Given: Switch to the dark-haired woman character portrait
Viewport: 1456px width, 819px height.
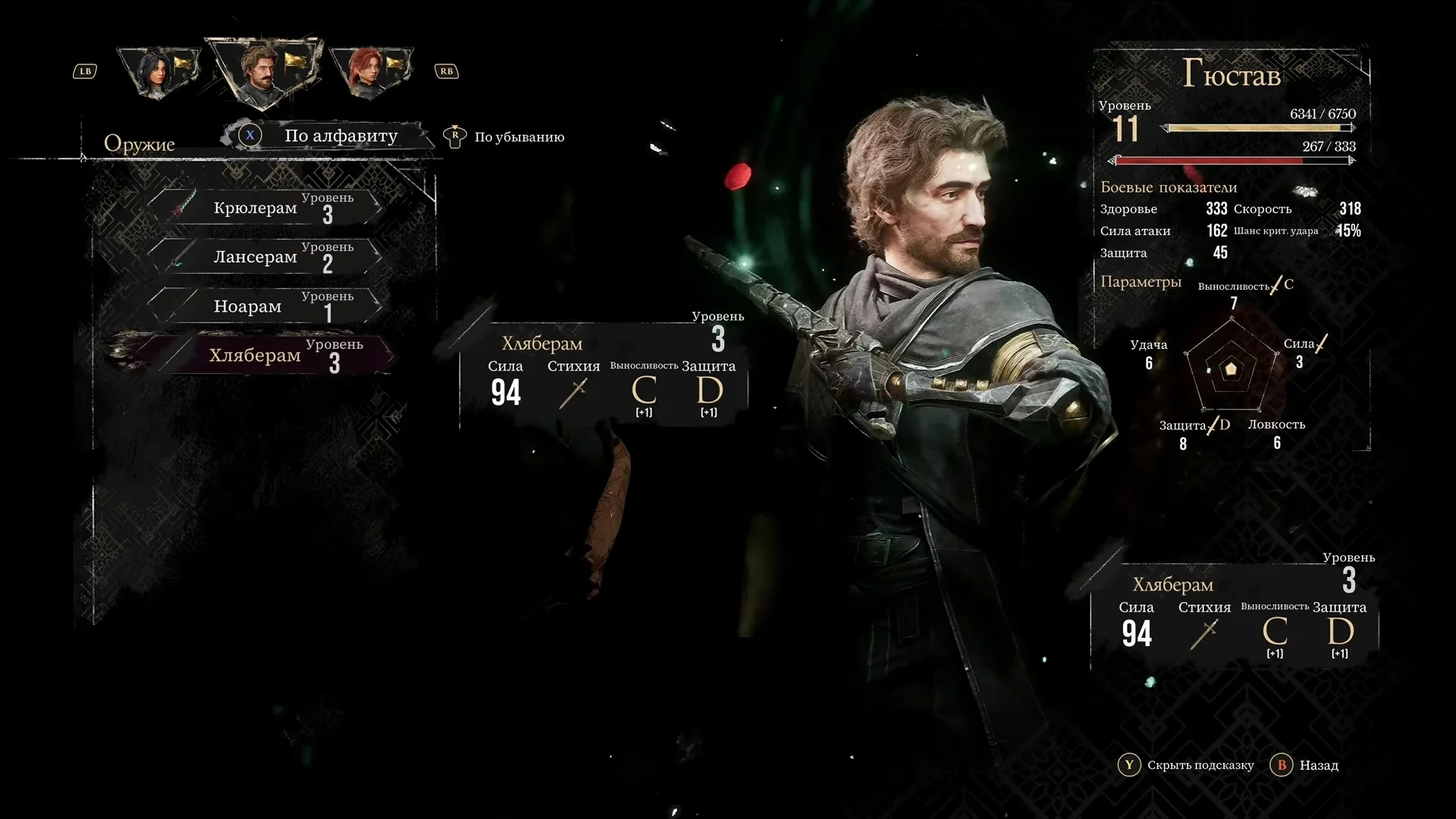Looking at the screenshot, I should coord(159,71).
